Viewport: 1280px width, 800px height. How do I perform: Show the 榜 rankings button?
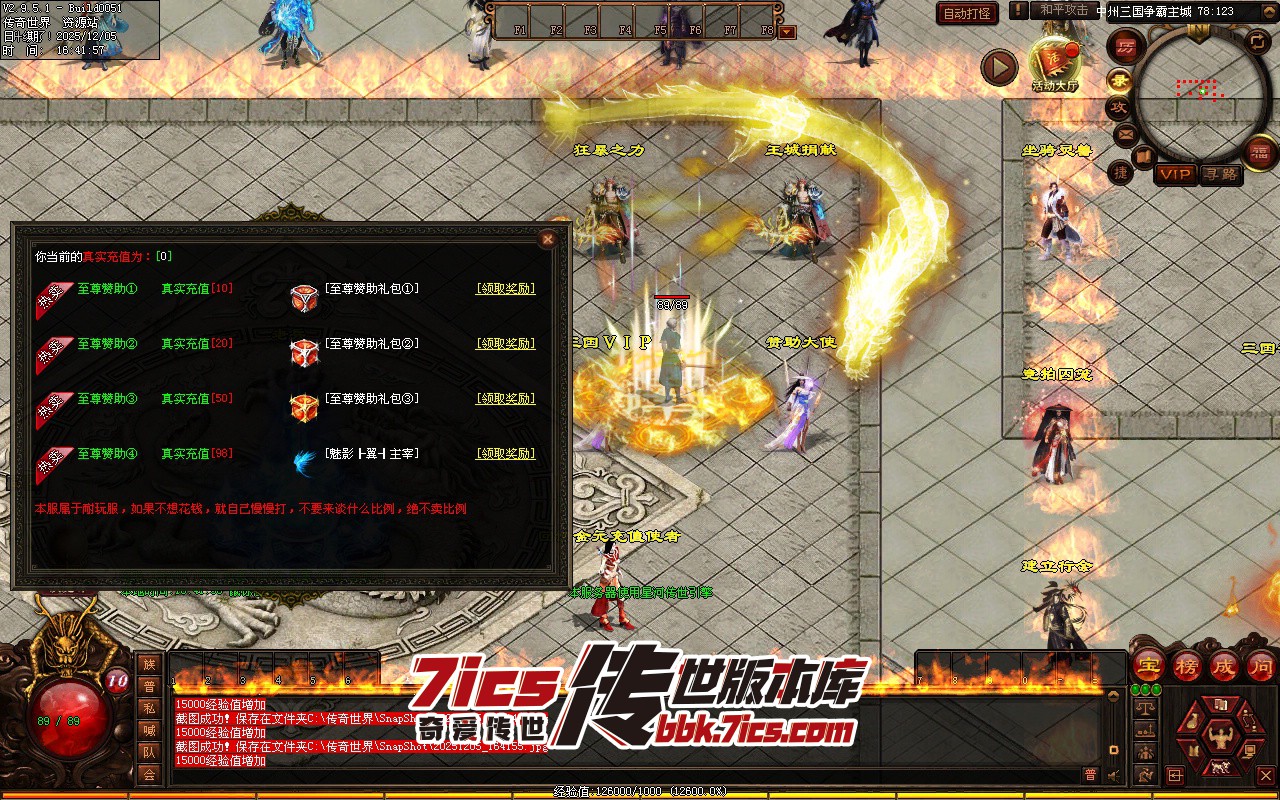tap(1186, 665)
